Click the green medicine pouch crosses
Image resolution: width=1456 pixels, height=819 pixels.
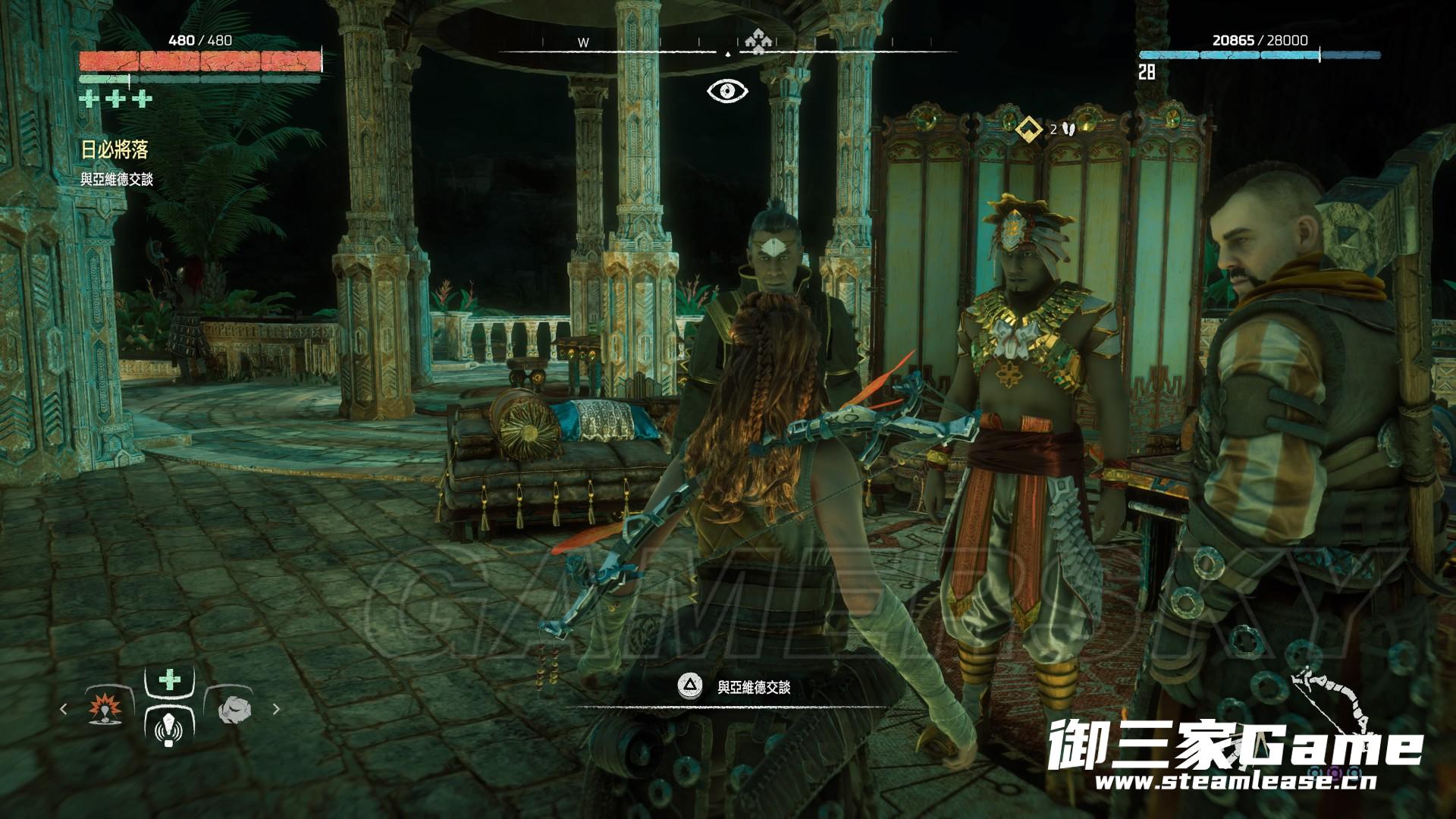coord(116,99)
